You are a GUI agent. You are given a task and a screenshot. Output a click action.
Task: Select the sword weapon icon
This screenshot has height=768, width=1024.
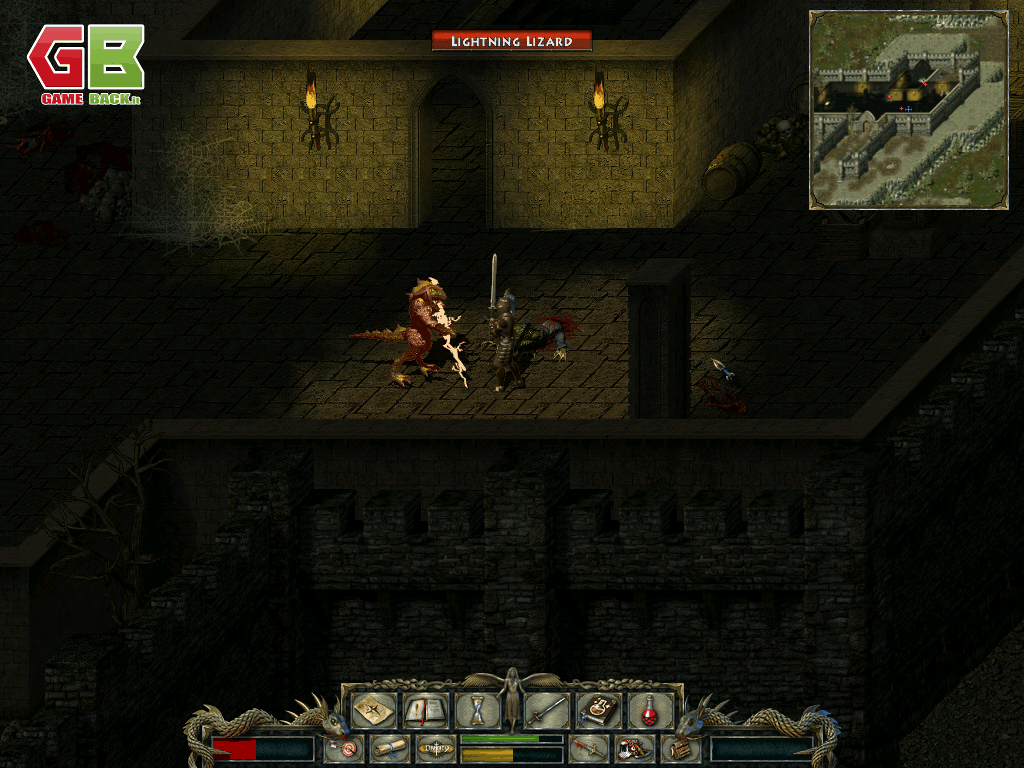click(x=546, y=711)
